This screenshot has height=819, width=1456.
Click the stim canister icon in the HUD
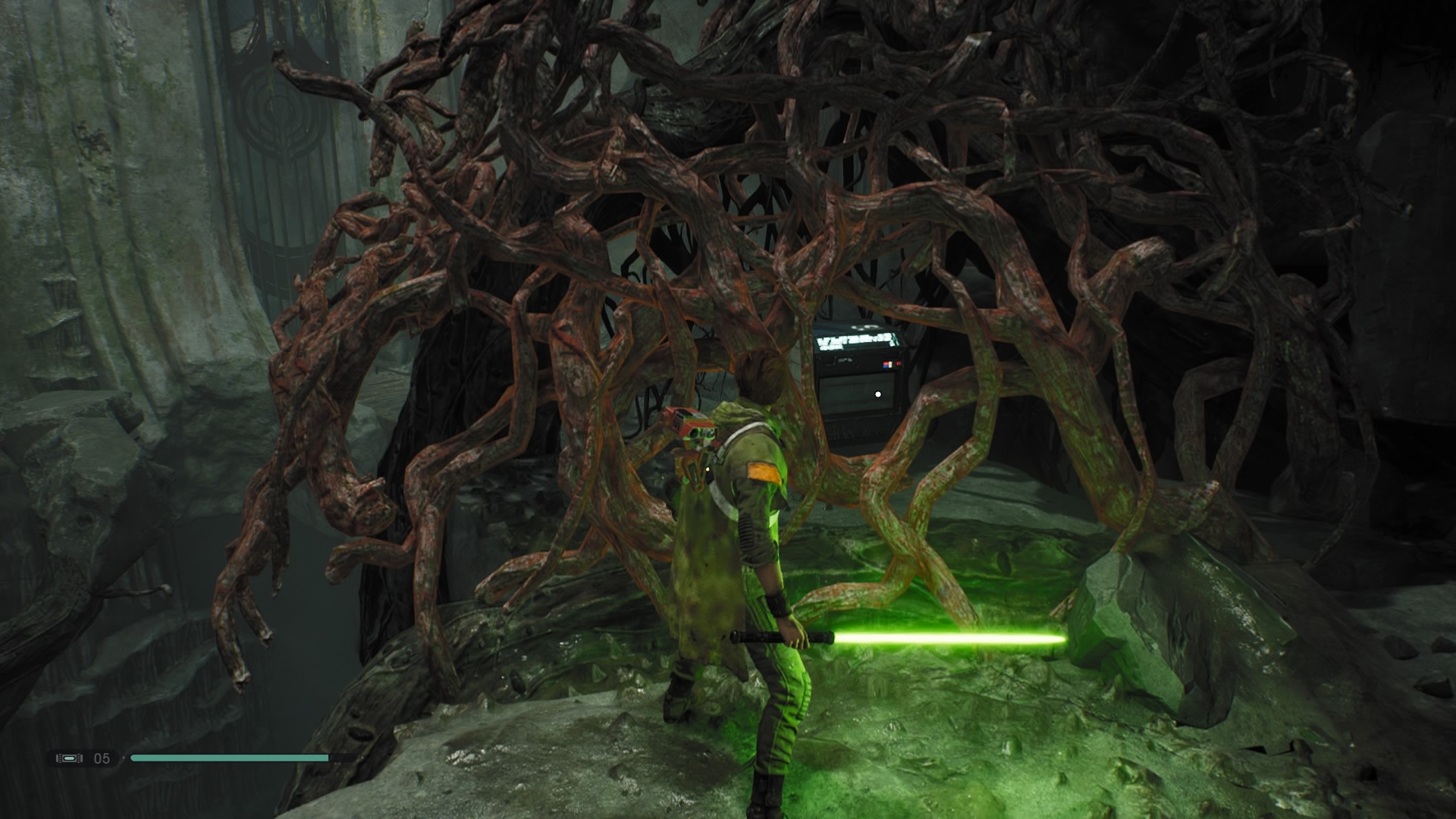(x=68, y=758)
